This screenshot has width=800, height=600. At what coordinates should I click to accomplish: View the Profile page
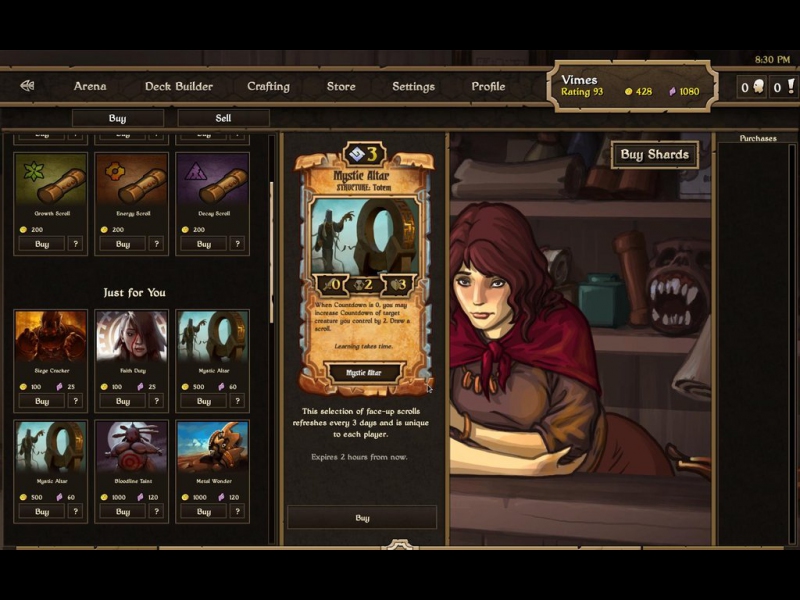(488, 86)
